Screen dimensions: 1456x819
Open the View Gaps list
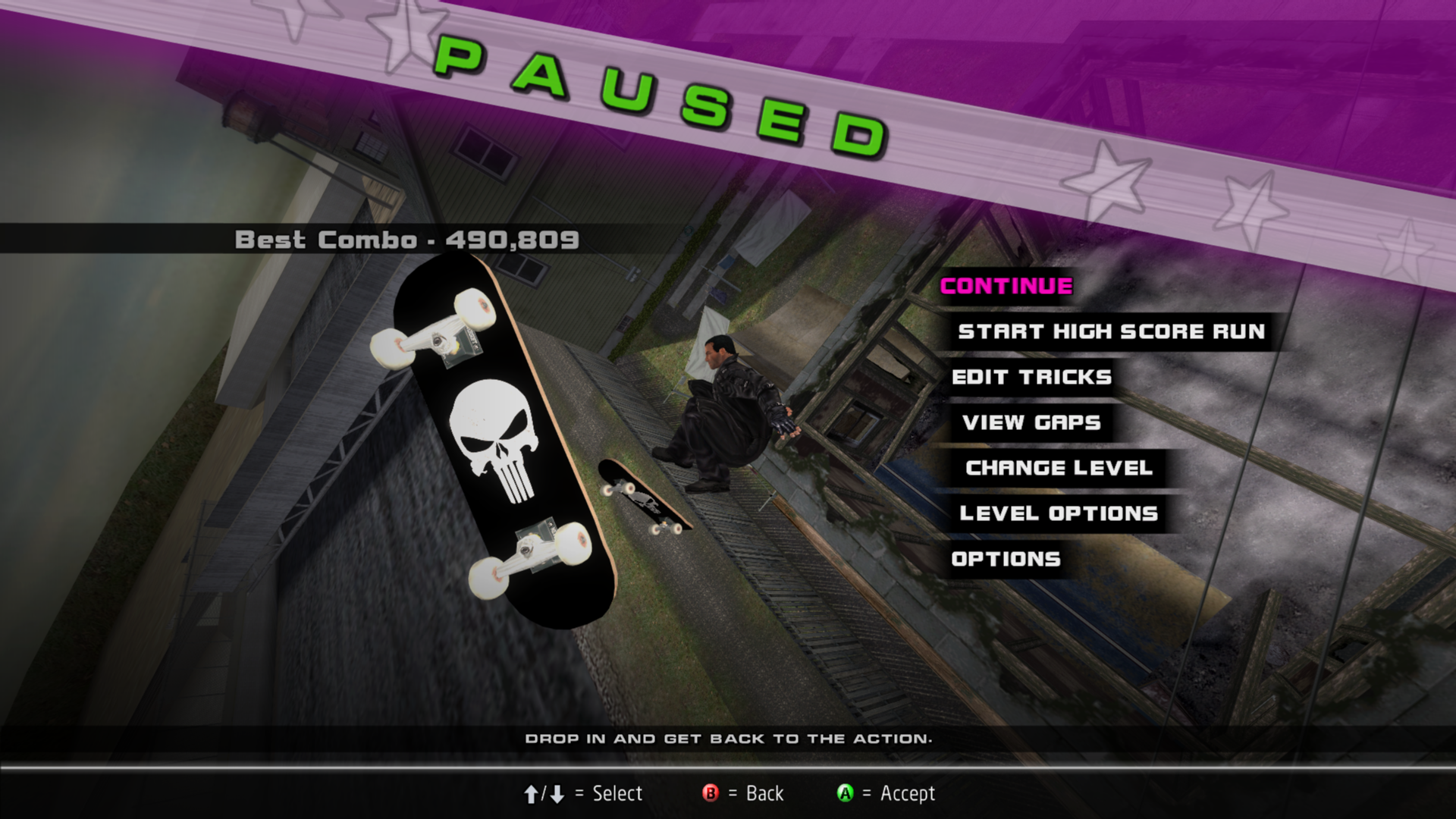pos(1031,422)
